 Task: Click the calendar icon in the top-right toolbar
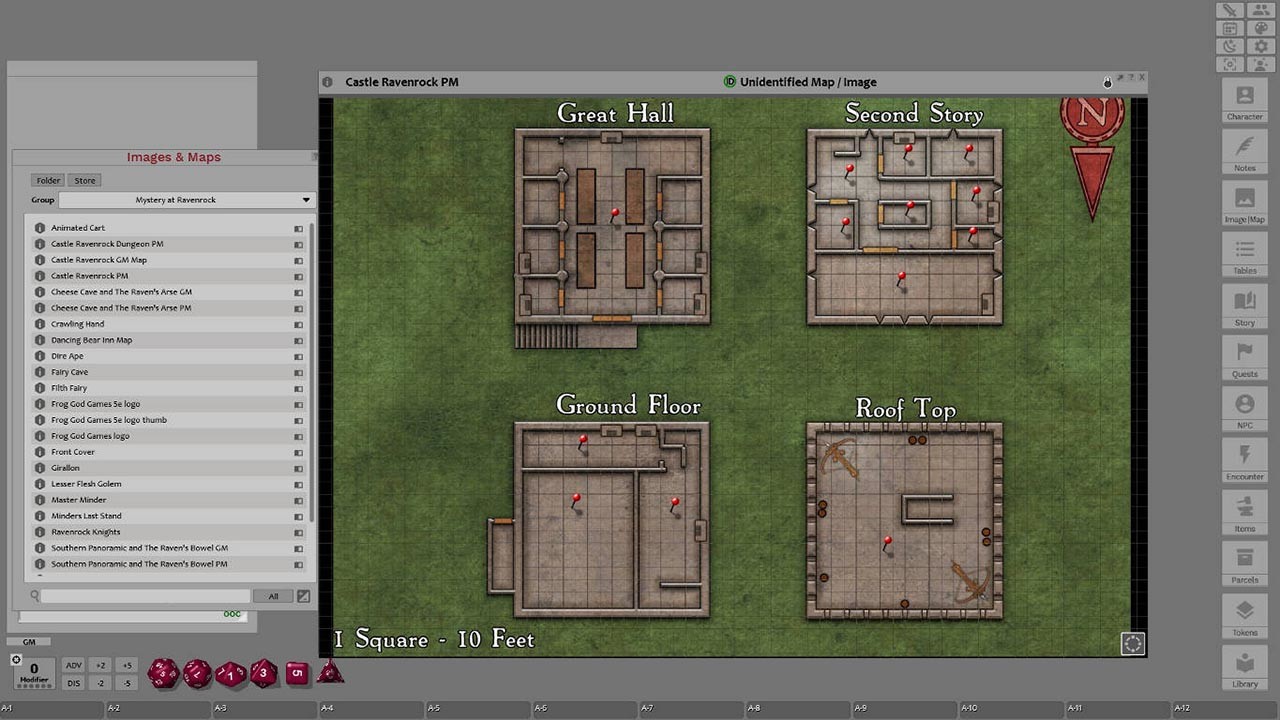(x=1229, y=28)
